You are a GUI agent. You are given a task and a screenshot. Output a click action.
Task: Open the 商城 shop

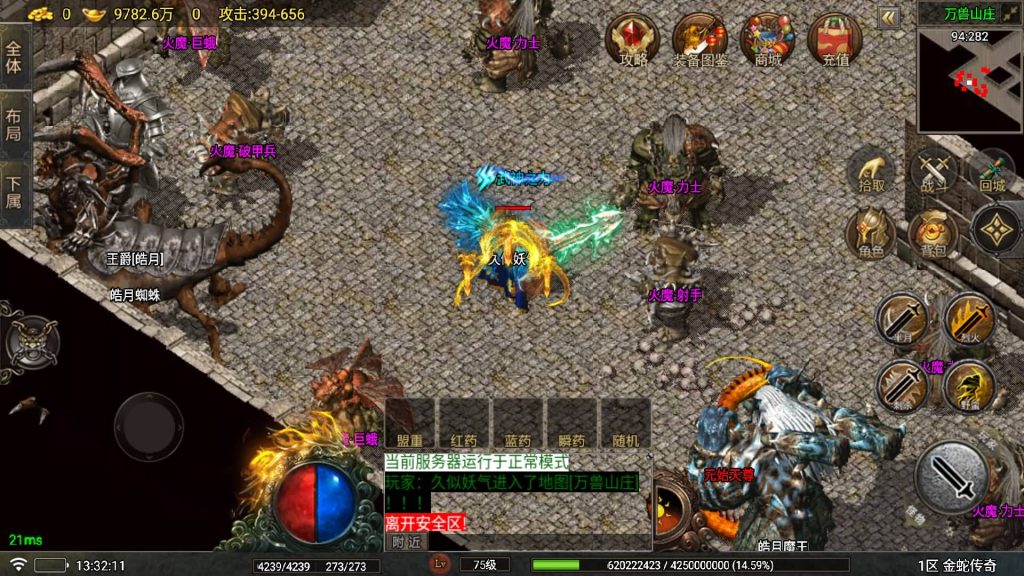point(767,40)
